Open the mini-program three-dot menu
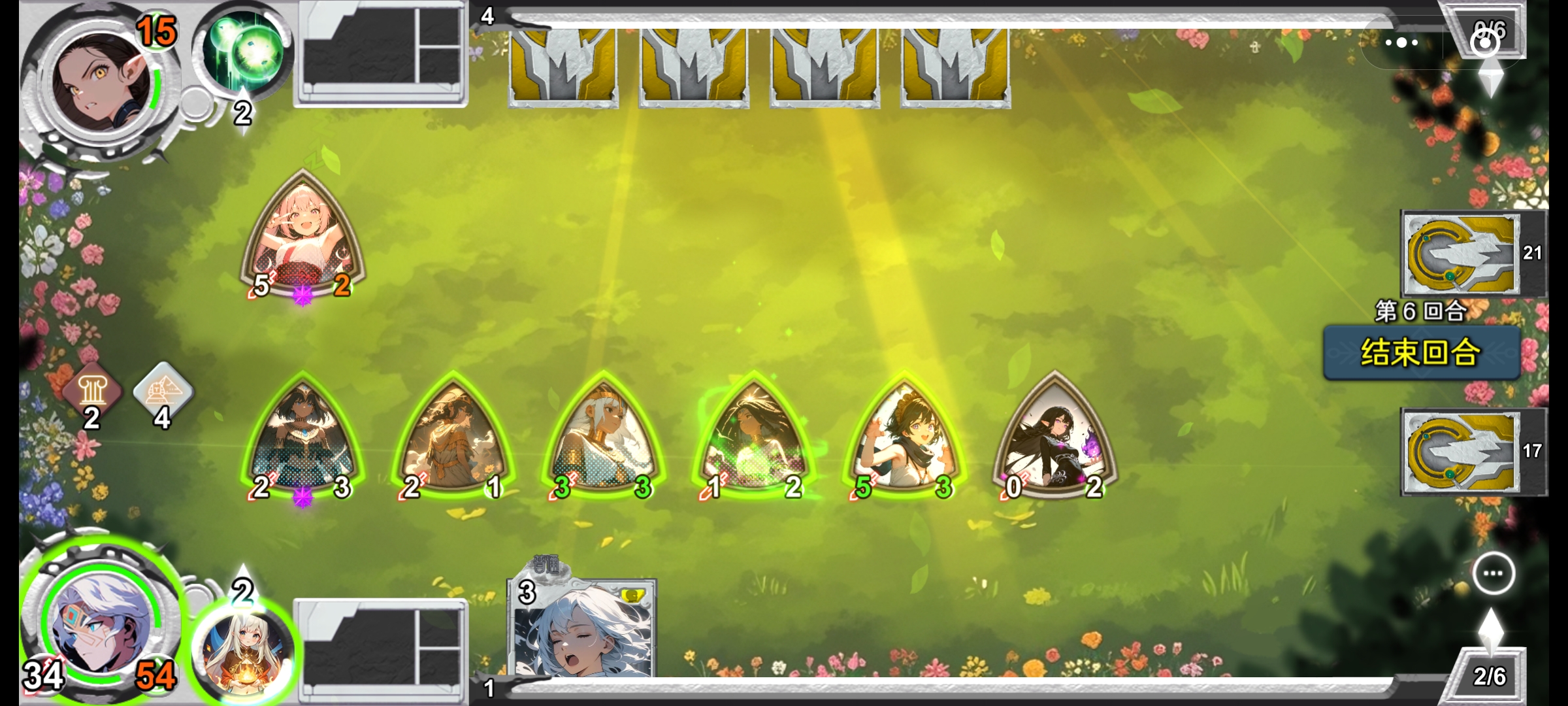 coord(1402,43)
